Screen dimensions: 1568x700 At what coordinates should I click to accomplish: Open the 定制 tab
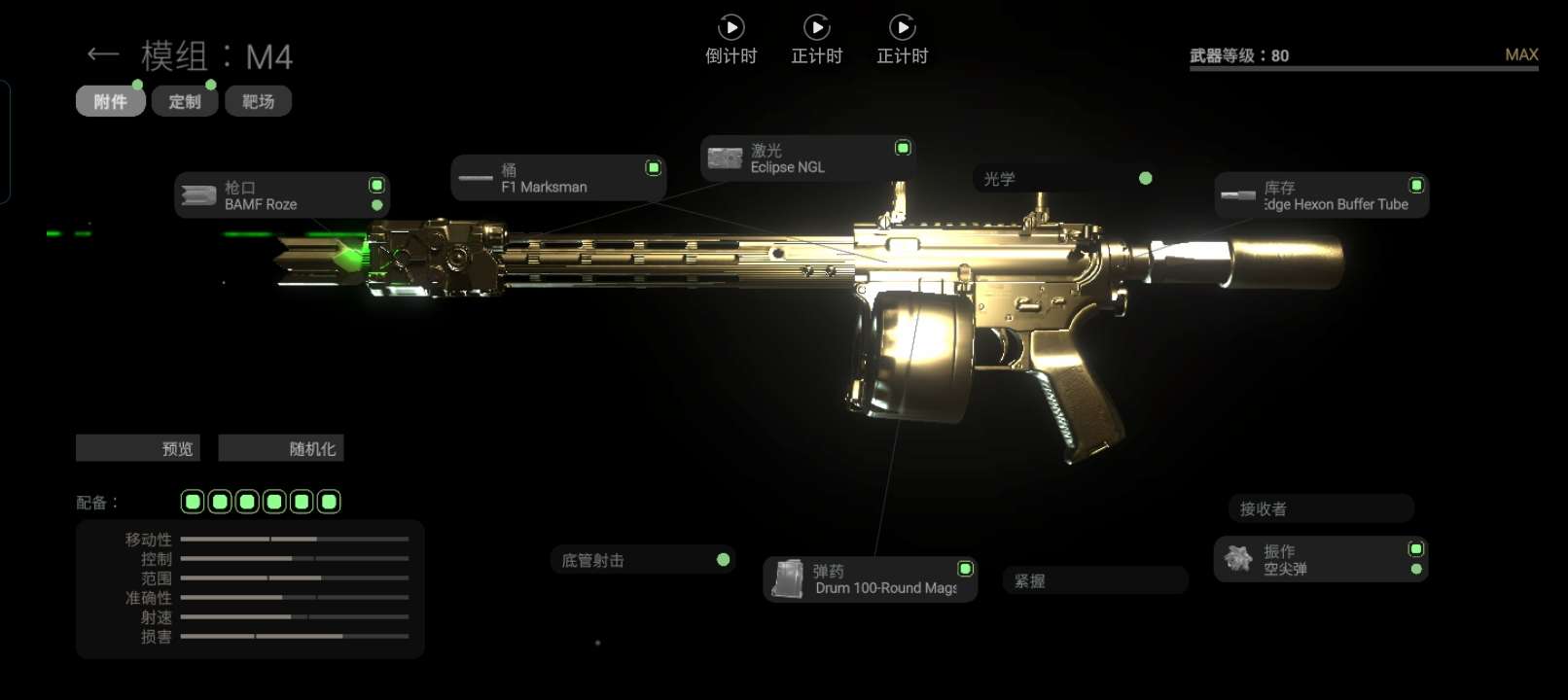pos(184,102)
